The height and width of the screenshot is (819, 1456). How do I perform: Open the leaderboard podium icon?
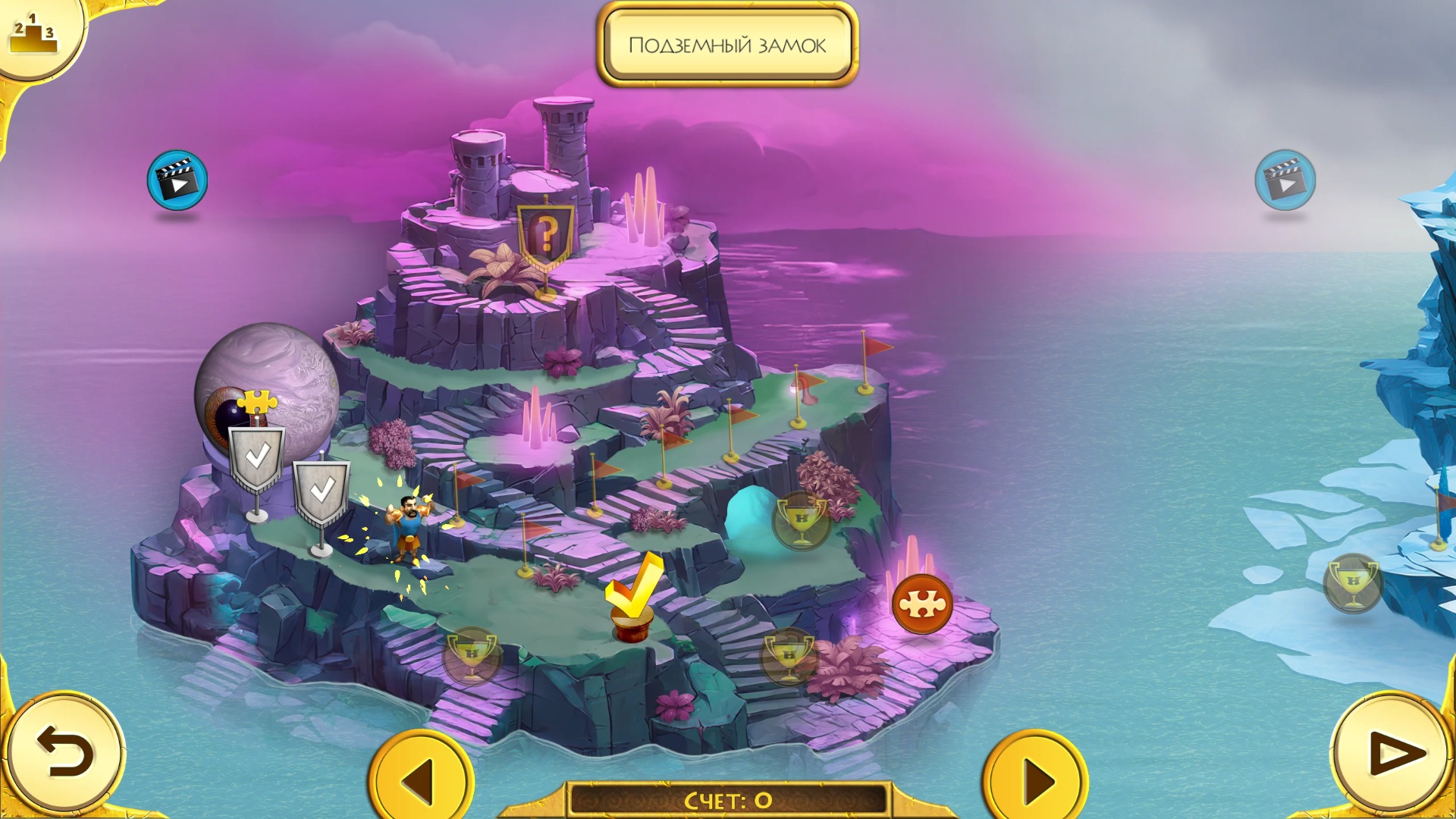pos(33,34)
